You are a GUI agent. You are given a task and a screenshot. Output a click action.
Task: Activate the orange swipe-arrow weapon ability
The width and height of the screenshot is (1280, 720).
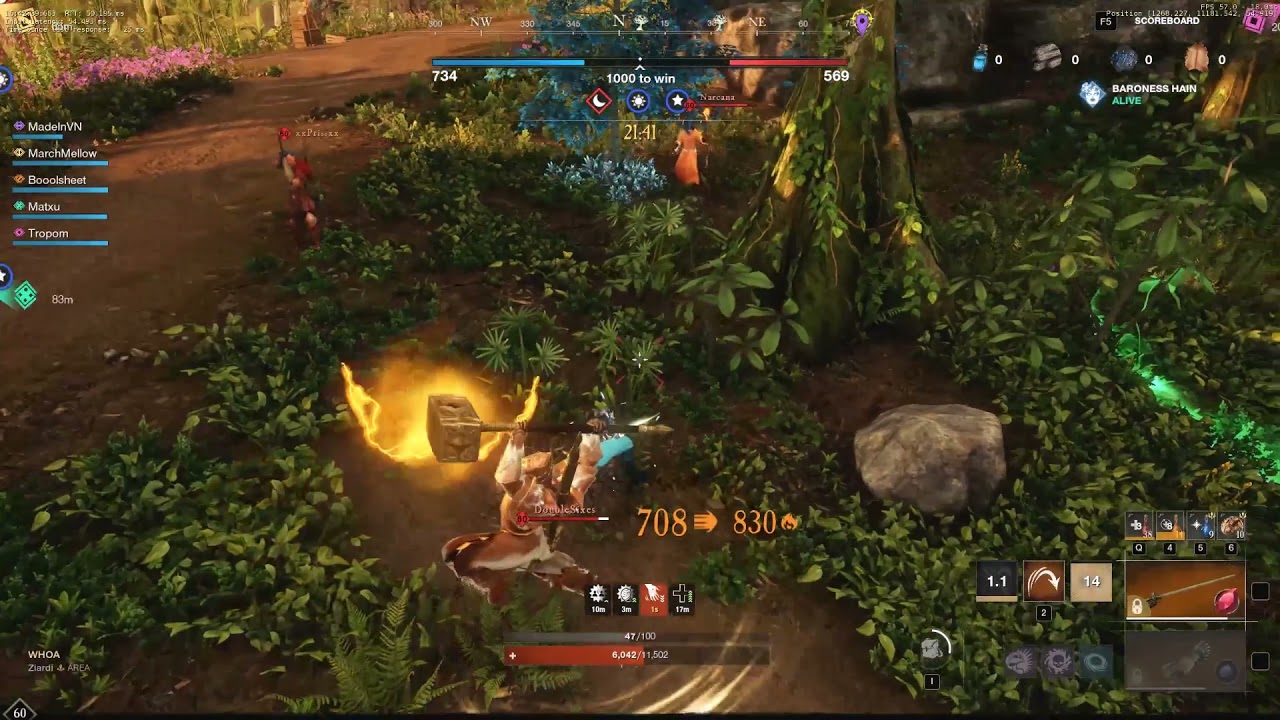click(1044, 581)
